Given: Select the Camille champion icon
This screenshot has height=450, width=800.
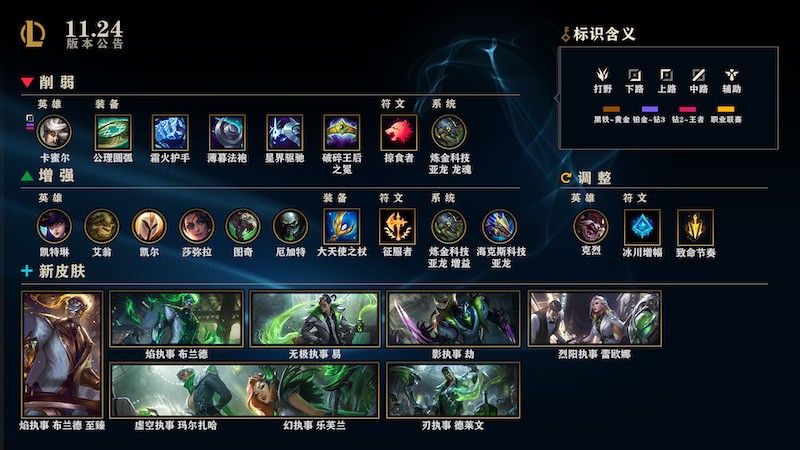Looking at the screenshot, I should point(54,132).
